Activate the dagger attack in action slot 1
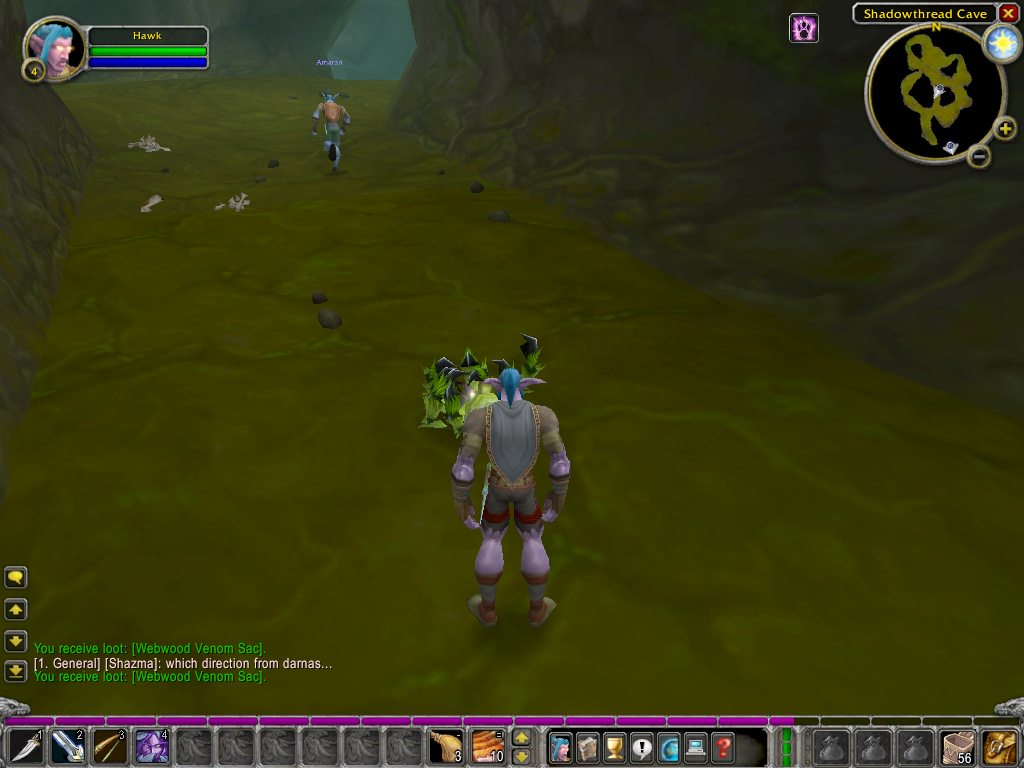The image size is (1024, 768). coord(26,747)
